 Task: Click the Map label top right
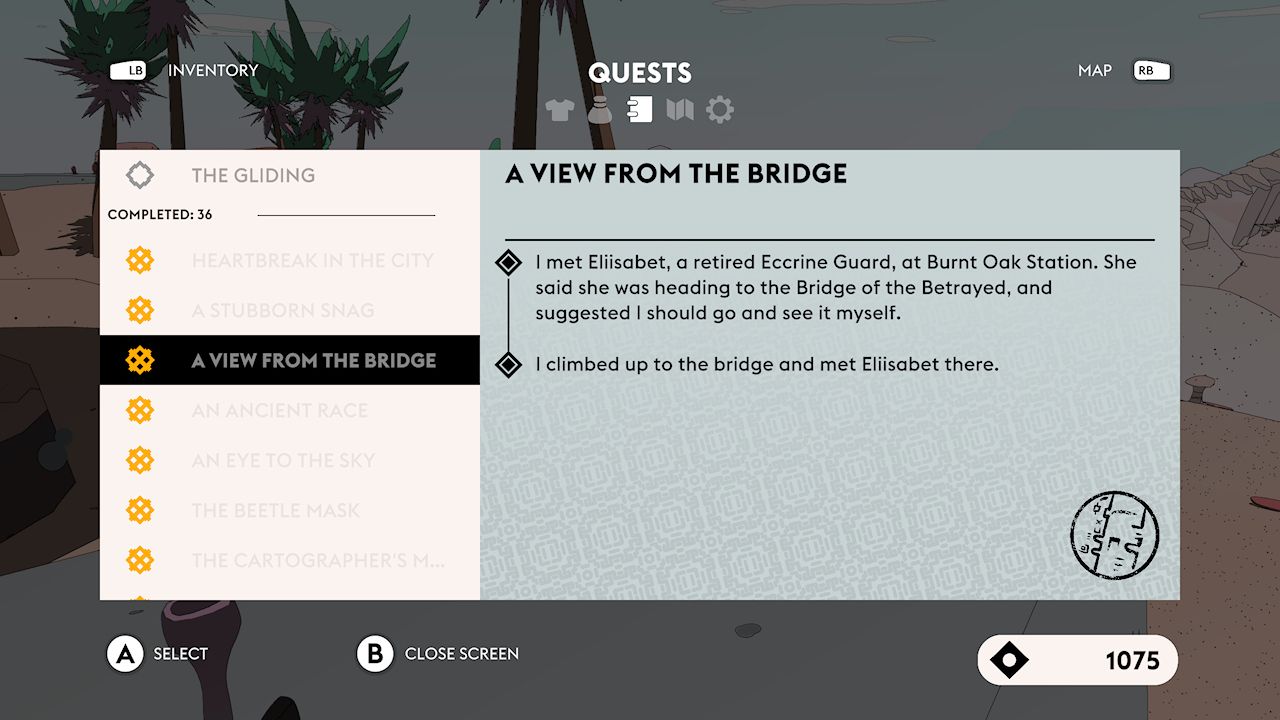coord(1095,70)
